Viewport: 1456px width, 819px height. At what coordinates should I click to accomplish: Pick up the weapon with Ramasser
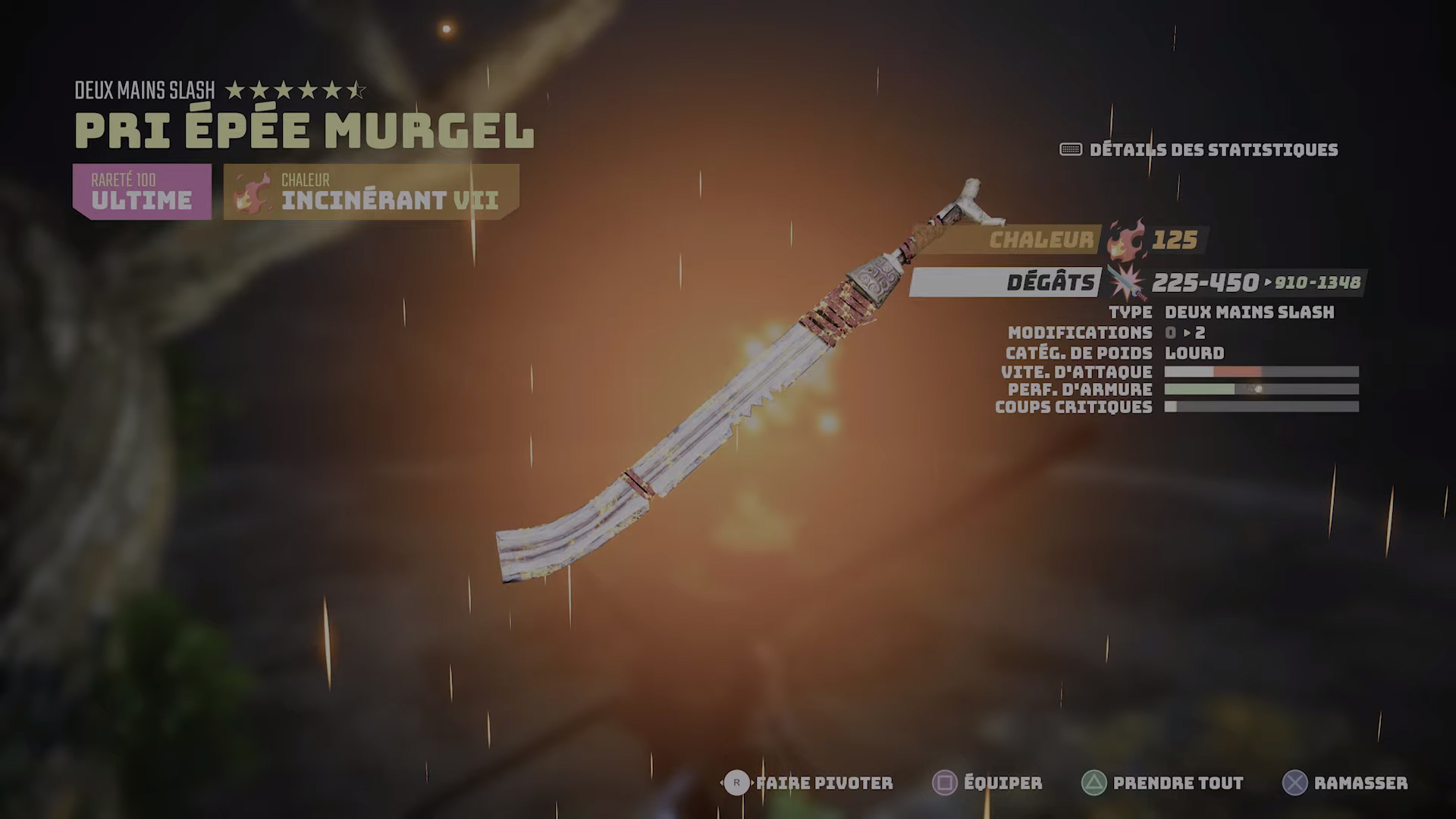coord(1345,783)
